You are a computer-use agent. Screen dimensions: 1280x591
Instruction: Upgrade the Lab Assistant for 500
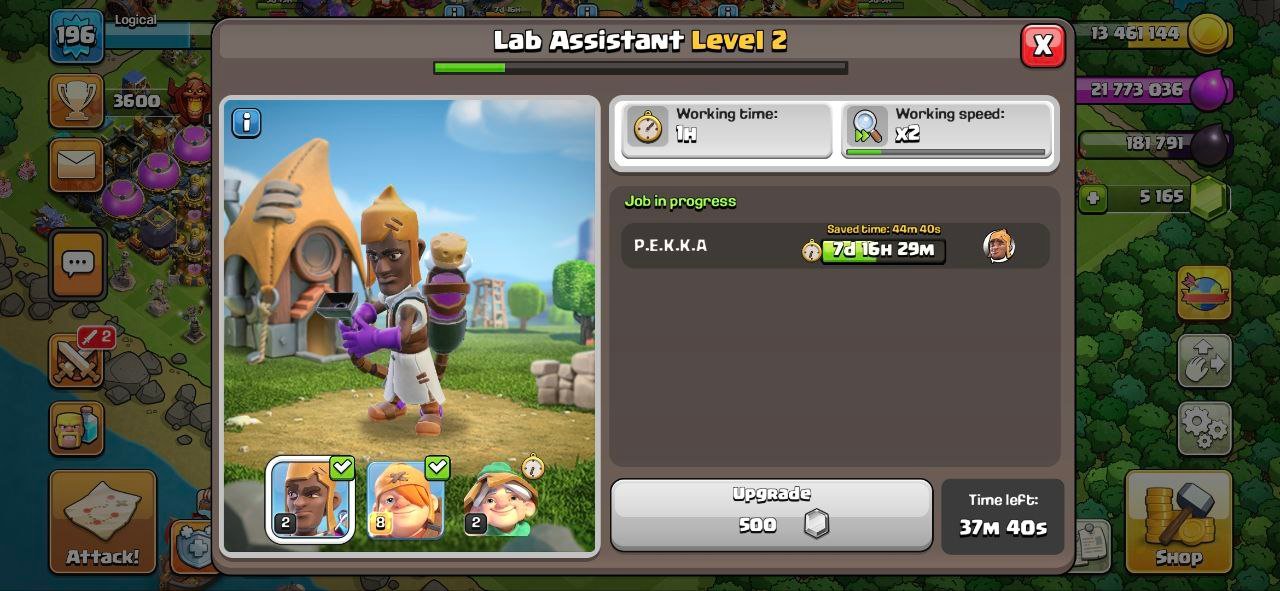coord(771,514)
